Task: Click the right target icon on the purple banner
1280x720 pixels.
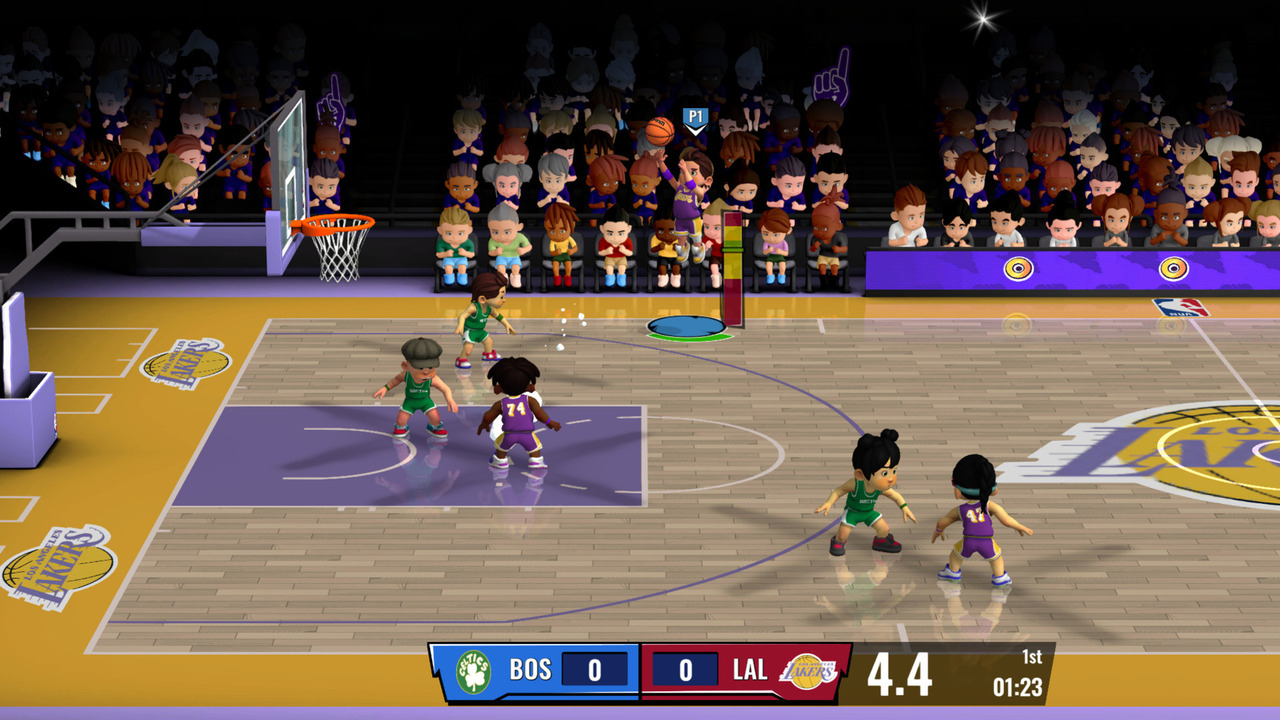Action: click(1171, 268)
